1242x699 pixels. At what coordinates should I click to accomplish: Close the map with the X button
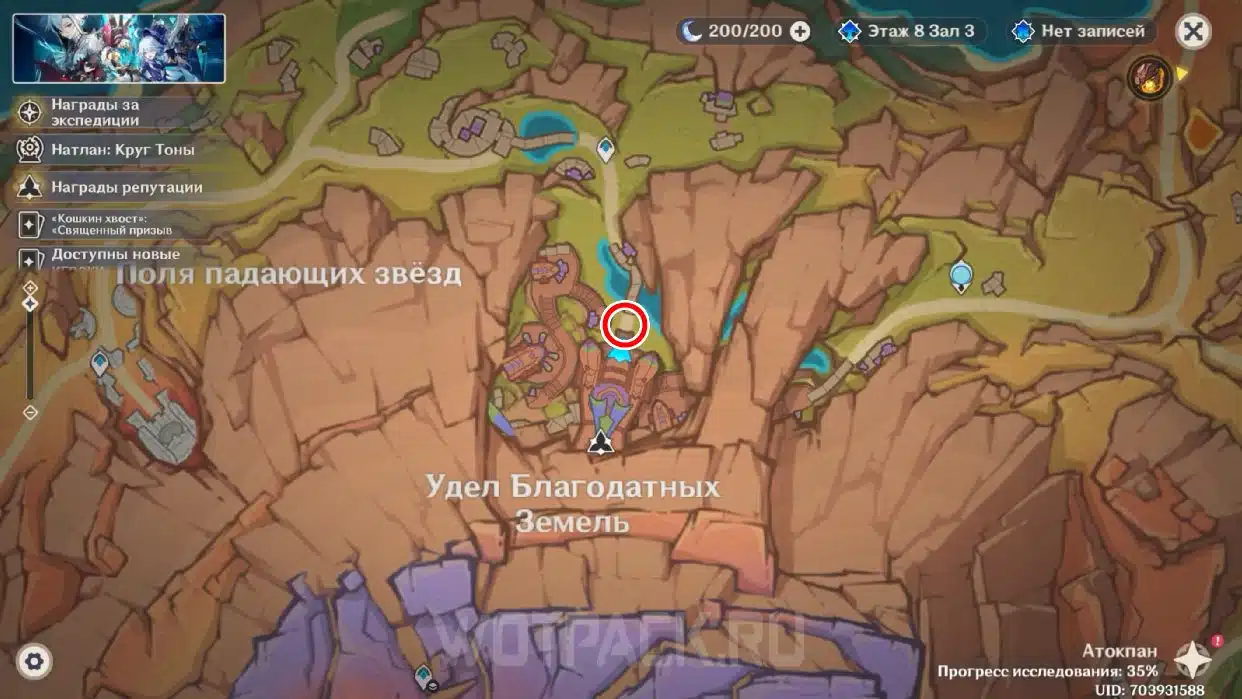1192,31
